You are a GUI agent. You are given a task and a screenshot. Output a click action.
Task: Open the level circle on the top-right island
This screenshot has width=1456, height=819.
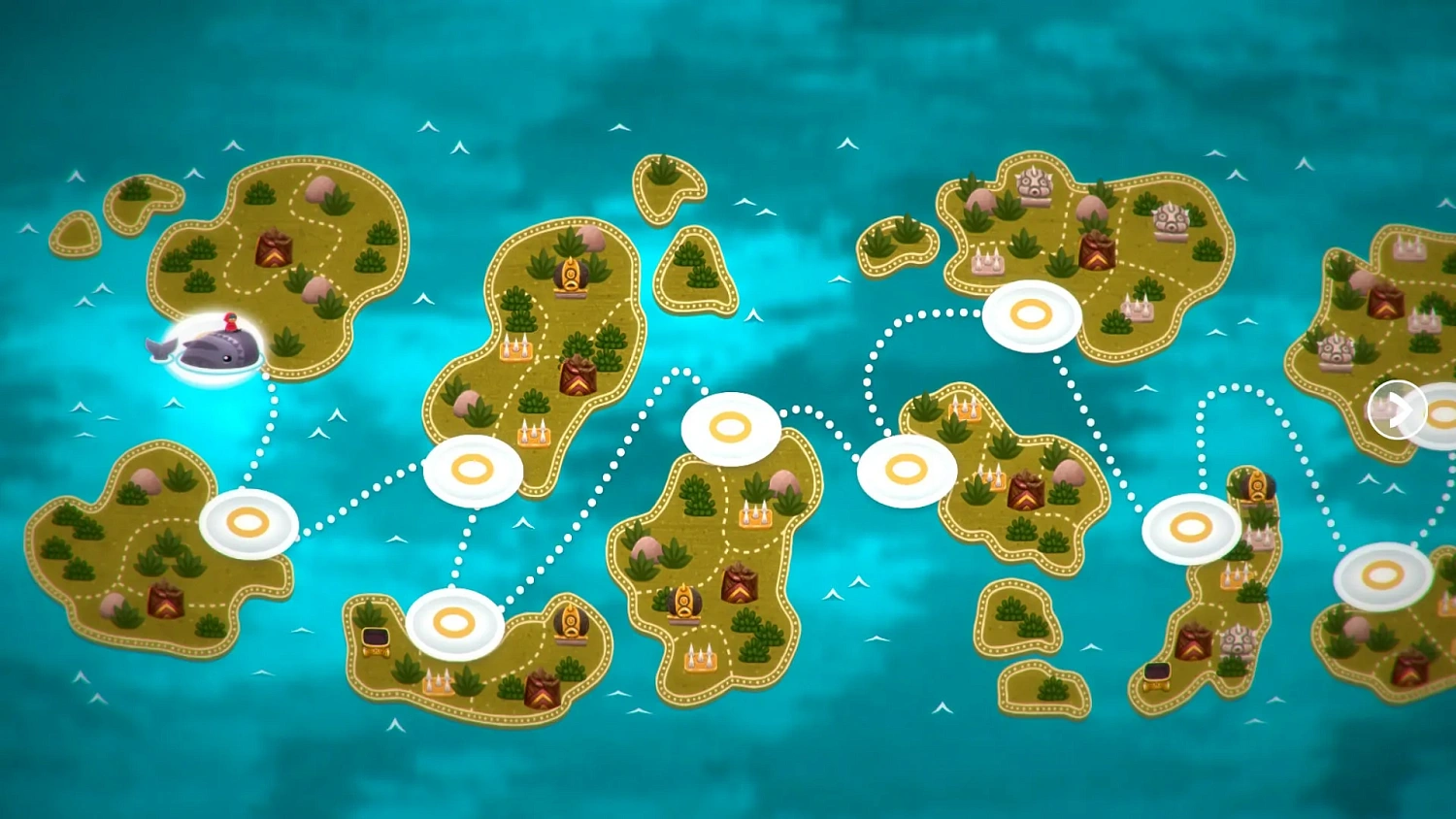1031,313
